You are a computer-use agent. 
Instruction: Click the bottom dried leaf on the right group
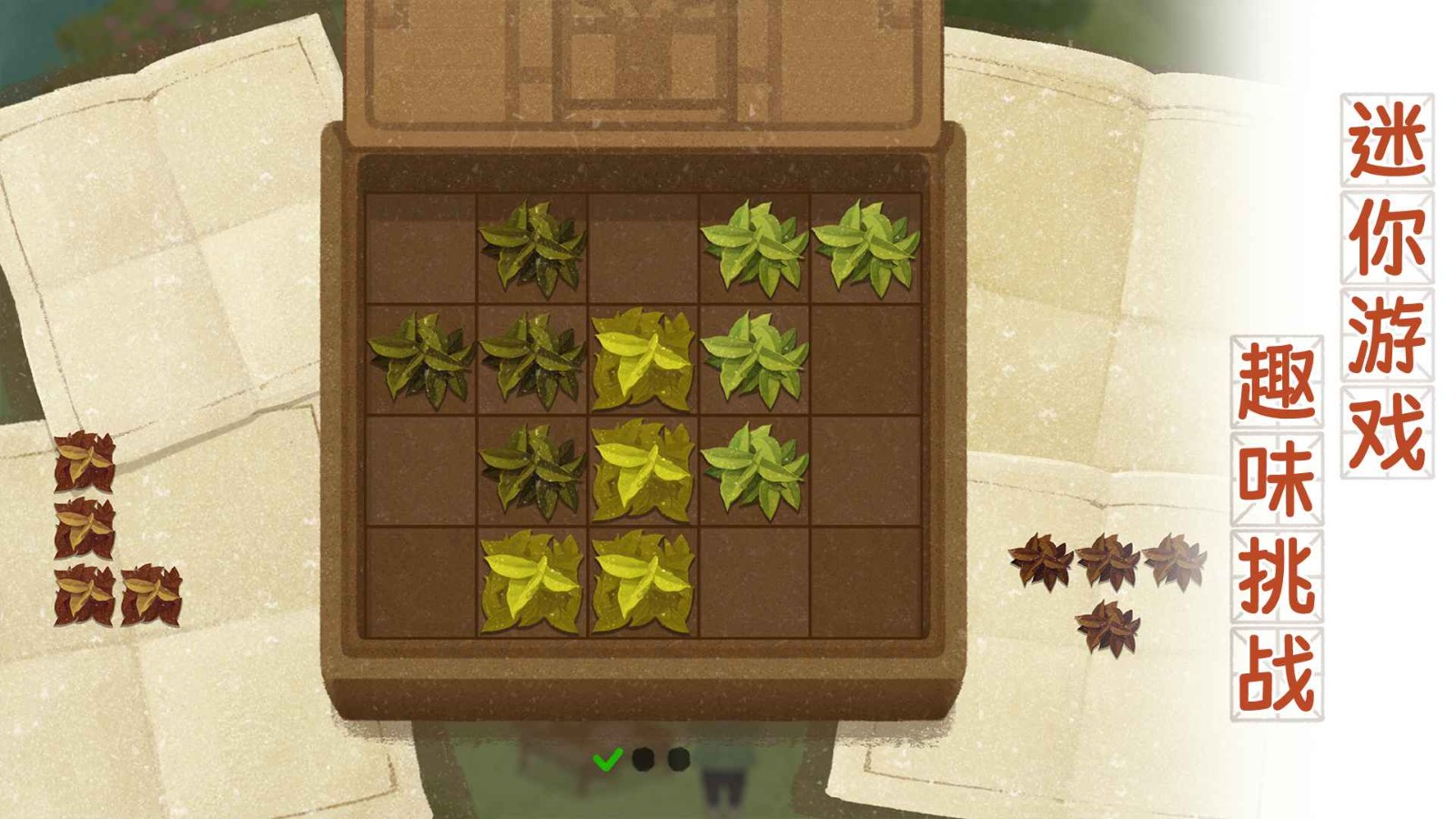pyautogui.click(x=1106, y=623)
